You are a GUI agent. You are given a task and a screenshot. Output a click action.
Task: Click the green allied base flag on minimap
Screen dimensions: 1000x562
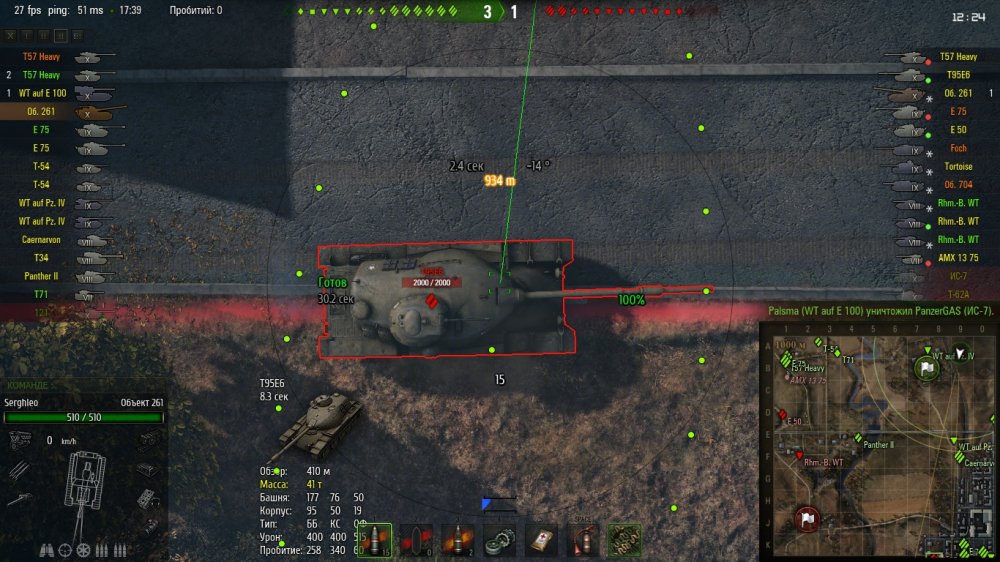click(927, 368)
